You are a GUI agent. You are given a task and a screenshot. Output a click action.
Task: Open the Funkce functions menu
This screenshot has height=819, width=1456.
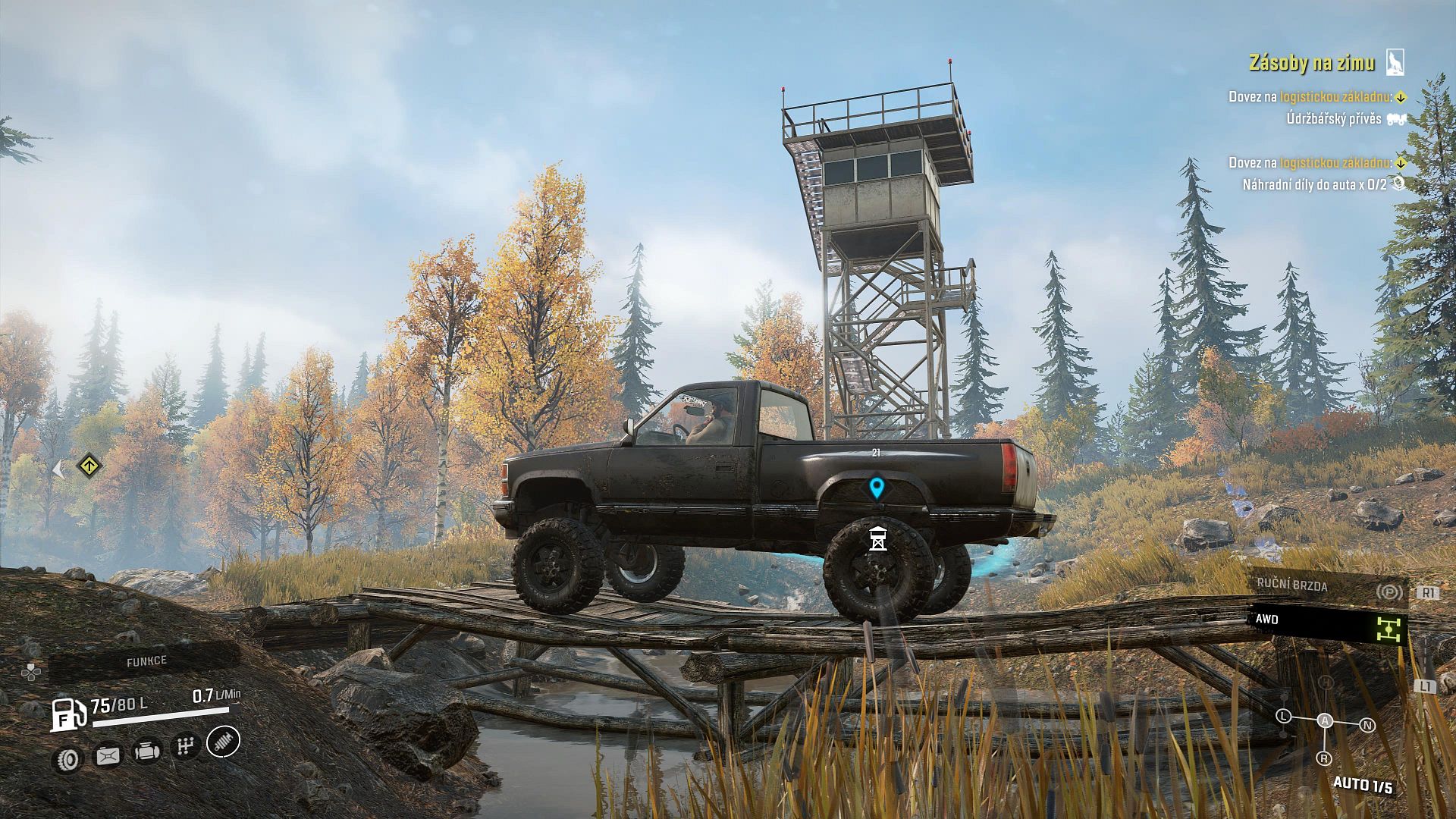point(146,661)
